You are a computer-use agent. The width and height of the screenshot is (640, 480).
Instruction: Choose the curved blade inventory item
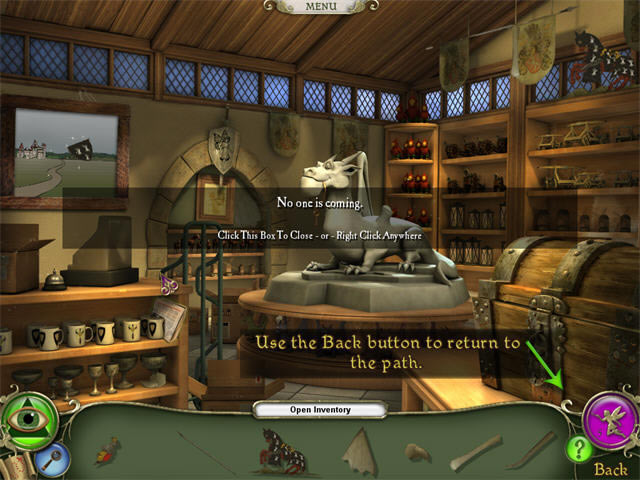click(530, 451)
